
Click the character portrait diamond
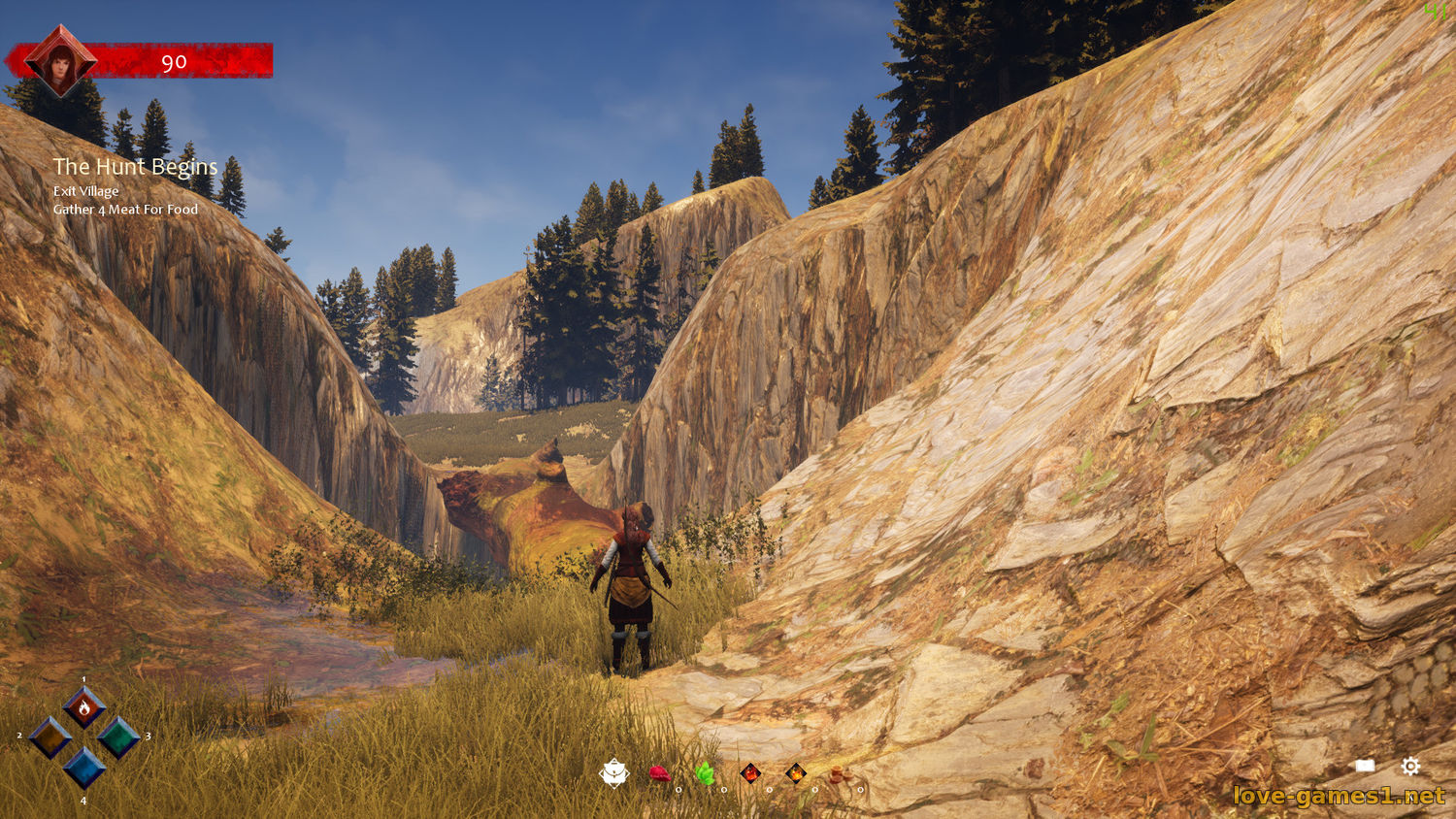pos(60,60)
